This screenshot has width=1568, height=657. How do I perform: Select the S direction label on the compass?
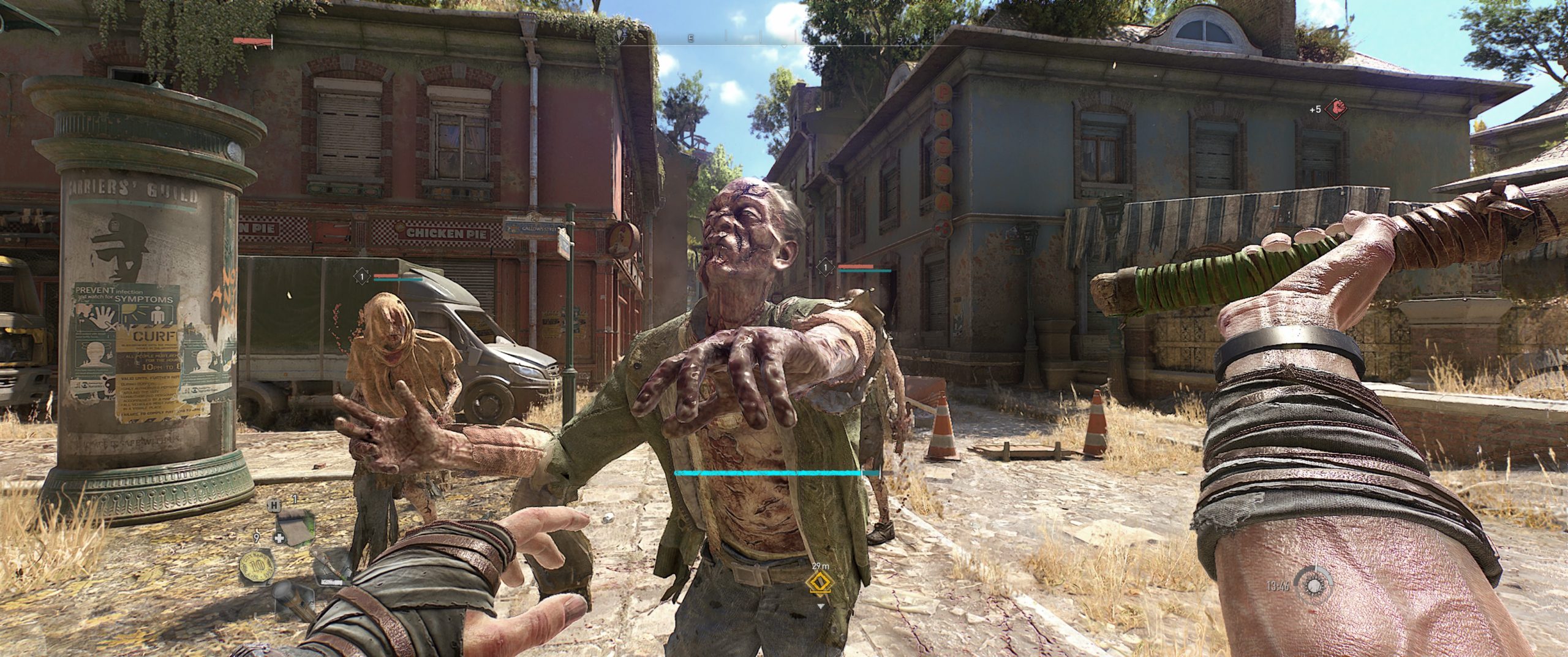click(x=899, y=39)
